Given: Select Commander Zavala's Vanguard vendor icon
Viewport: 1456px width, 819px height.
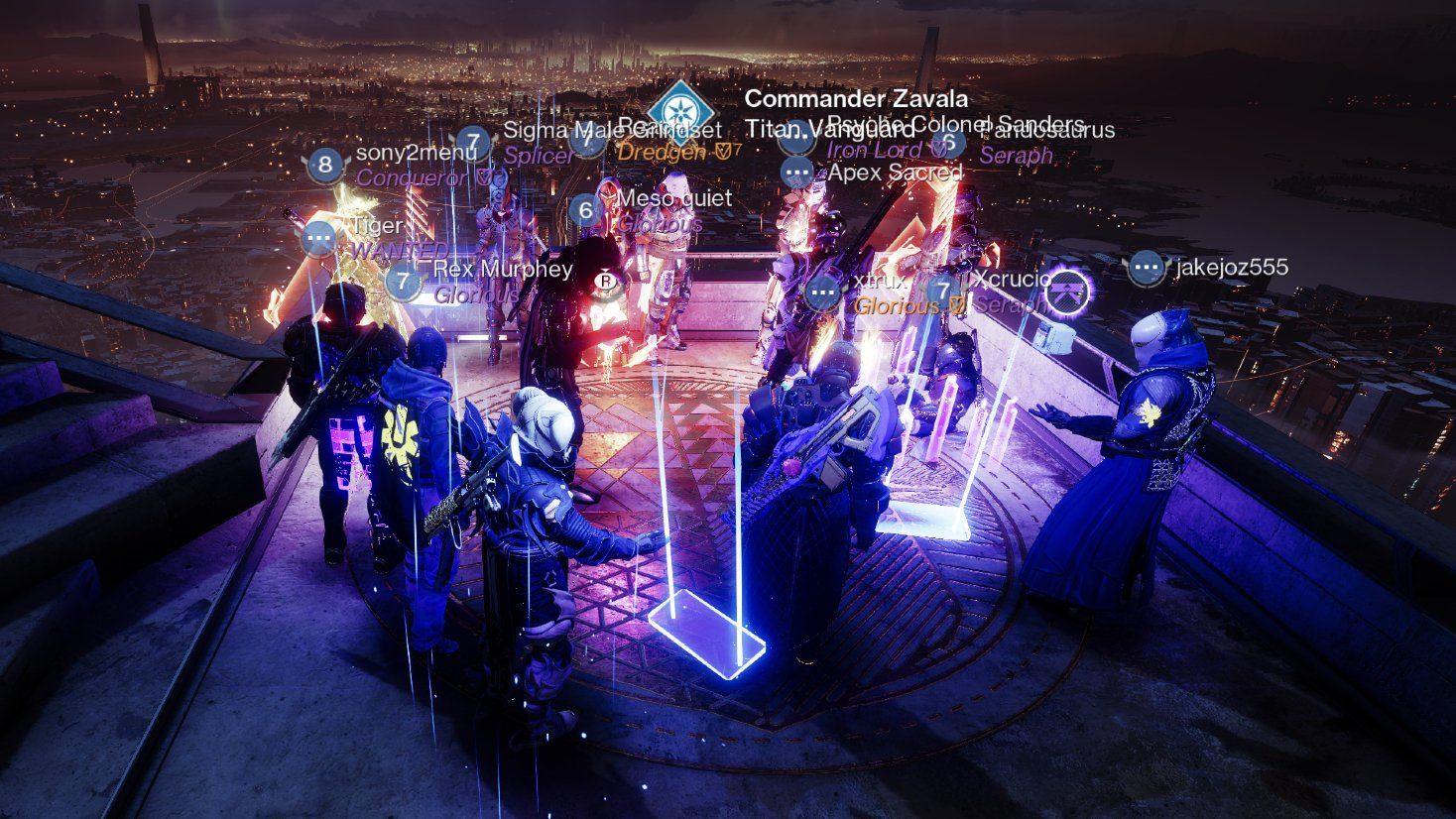Looking at the screenshot, I should click(681, 115).
